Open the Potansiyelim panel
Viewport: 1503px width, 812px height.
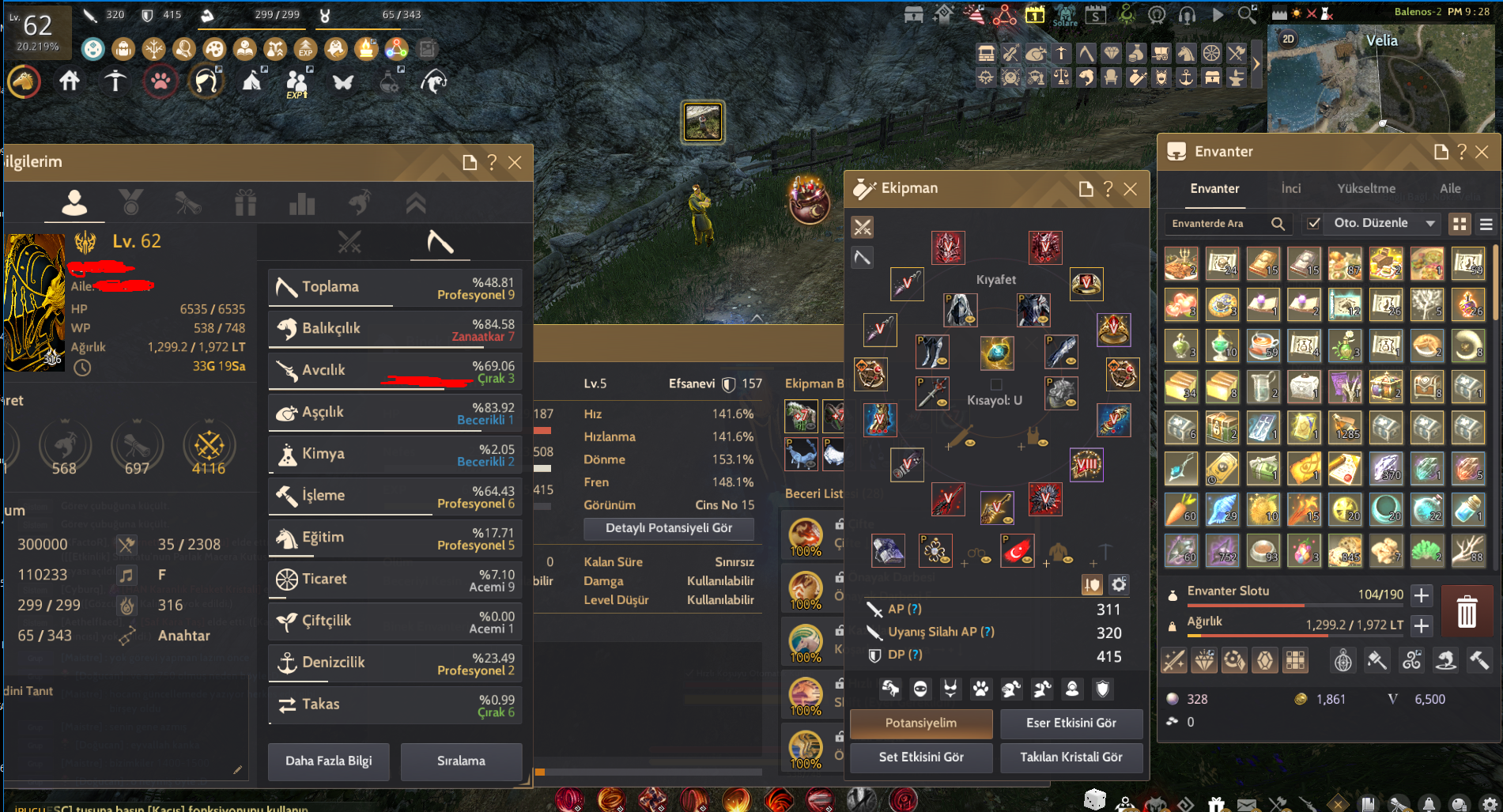click(920, 723)
